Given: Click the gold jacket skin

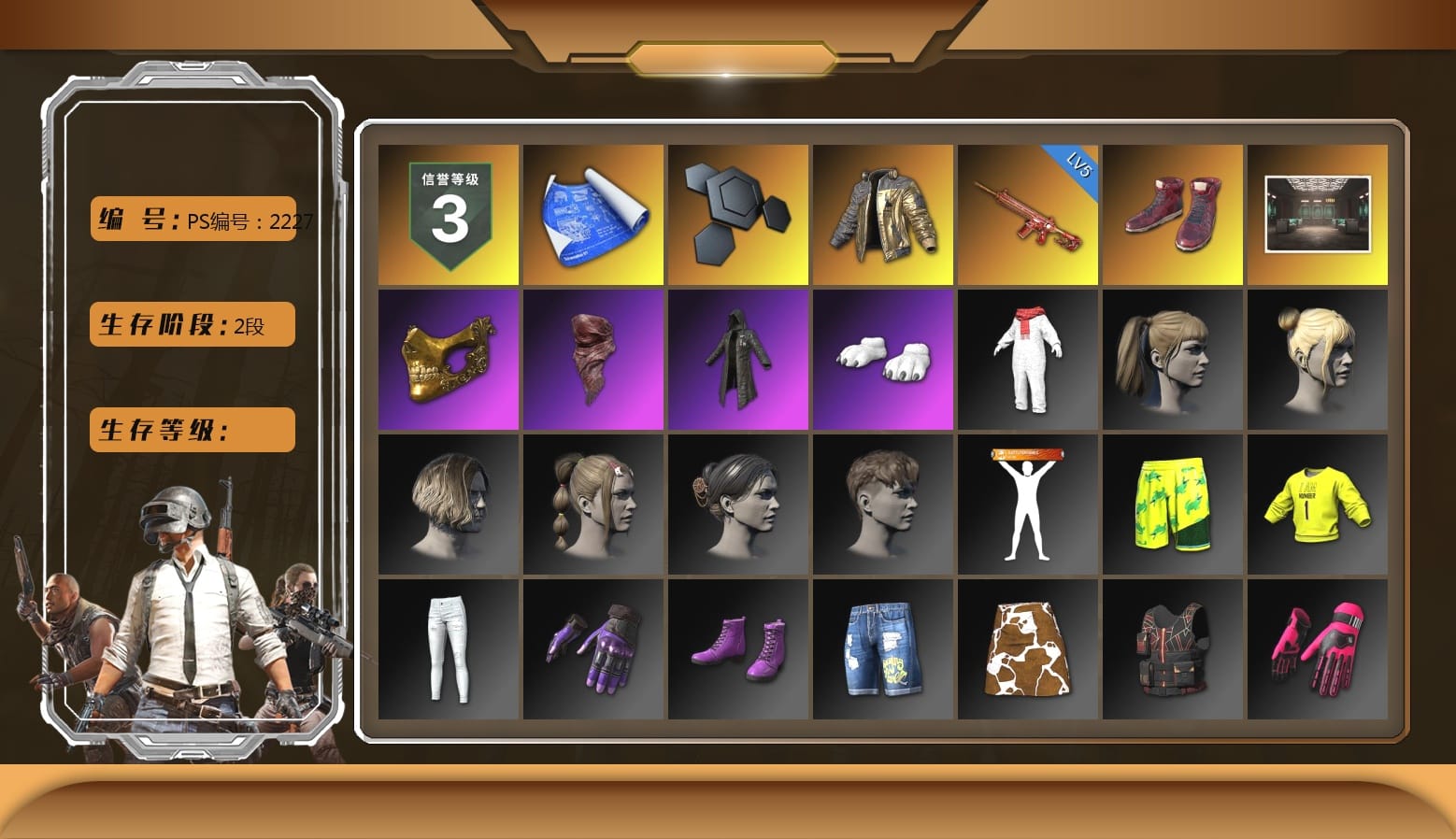Looking at the screenshot, I should tap(883, 214).
